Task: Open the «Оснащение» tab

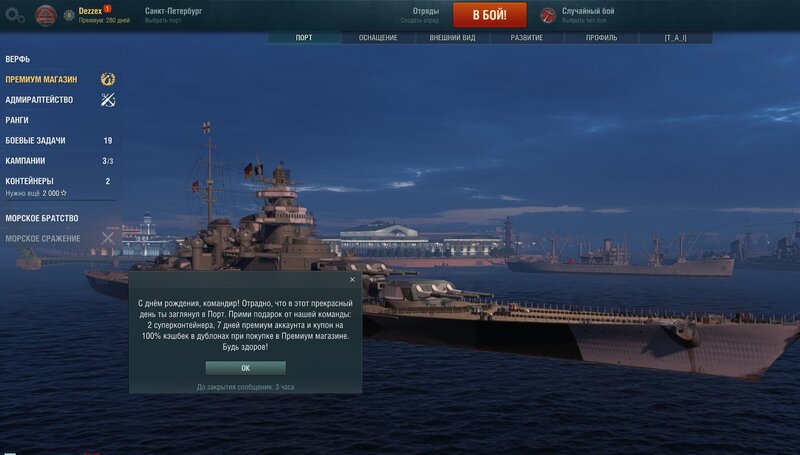Action: [x=378, y=38]
